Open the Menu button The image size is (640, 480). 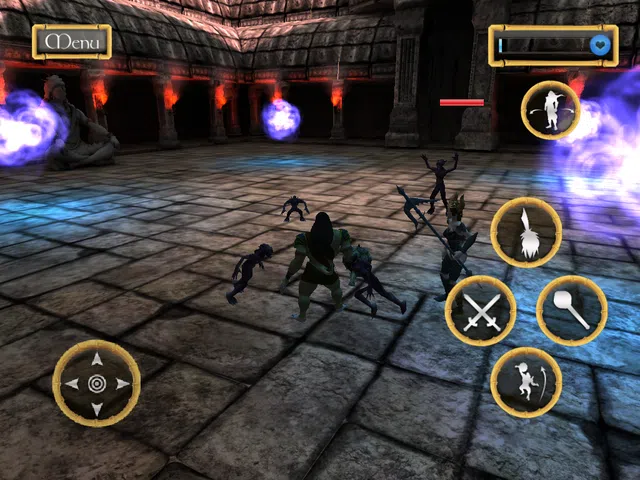click(72, 42)
